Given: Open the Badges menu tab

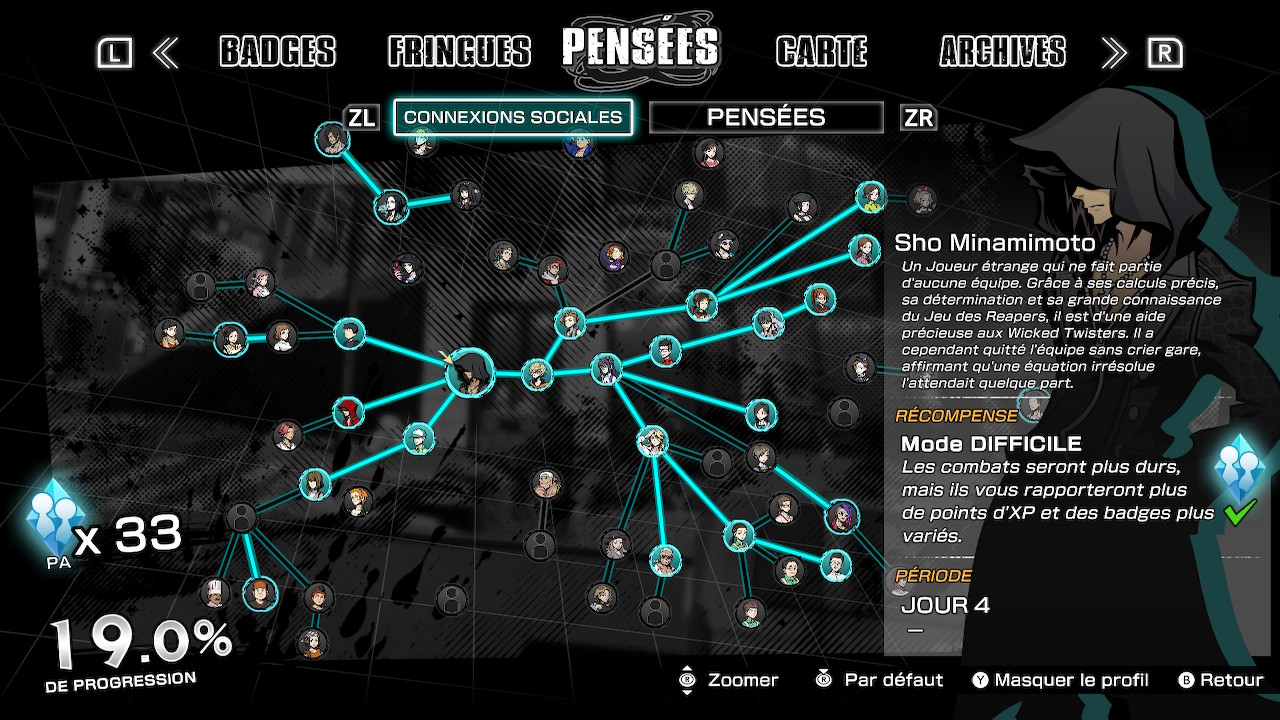Looking at the screenshot, I should [277, 52].
